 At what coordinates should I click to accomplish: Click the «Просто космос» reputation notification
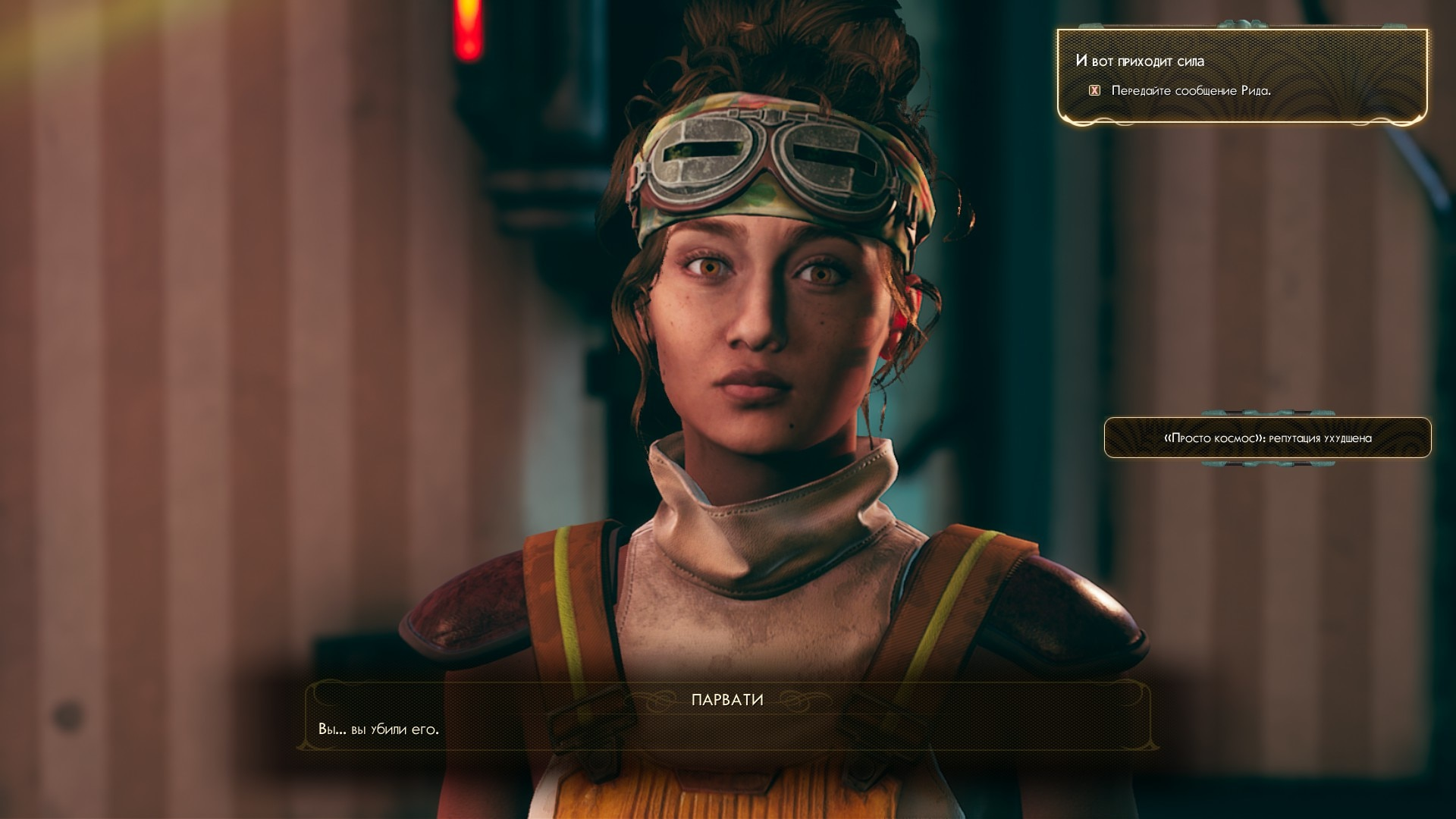point(1267,438)
